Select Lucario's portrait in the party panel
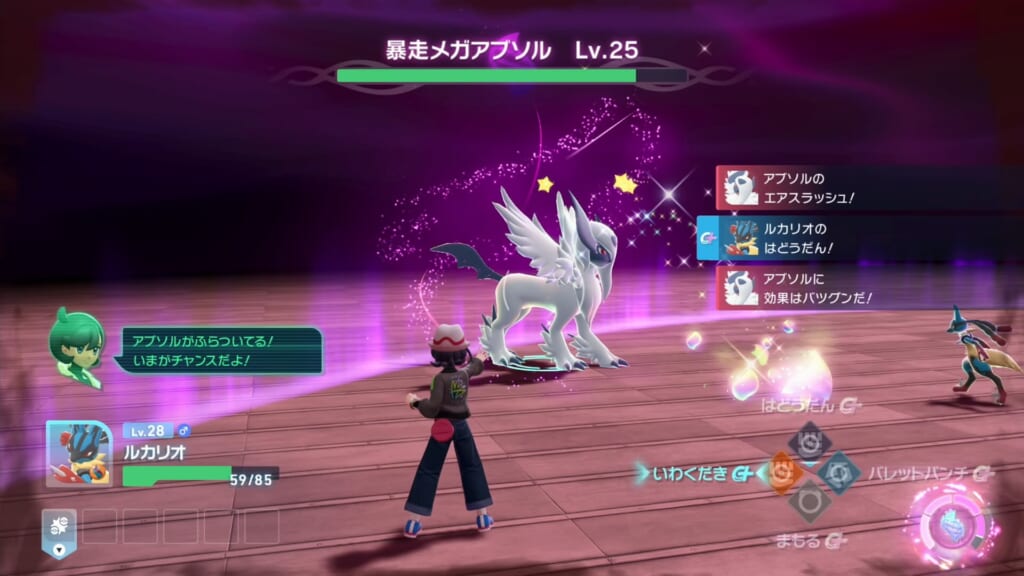This screenshot has height=576, width=1024. pyautogui.click(x=79, y=453)
